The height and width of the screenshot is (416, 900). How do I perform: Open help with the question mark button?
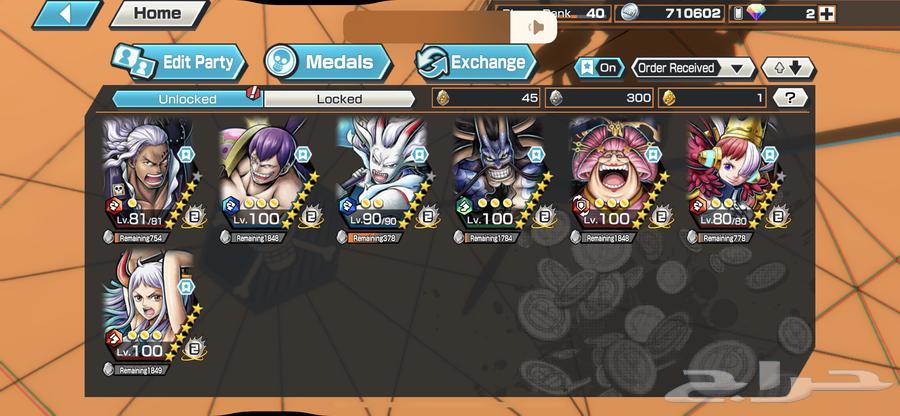pyautogui.click(x=791, y=98)
